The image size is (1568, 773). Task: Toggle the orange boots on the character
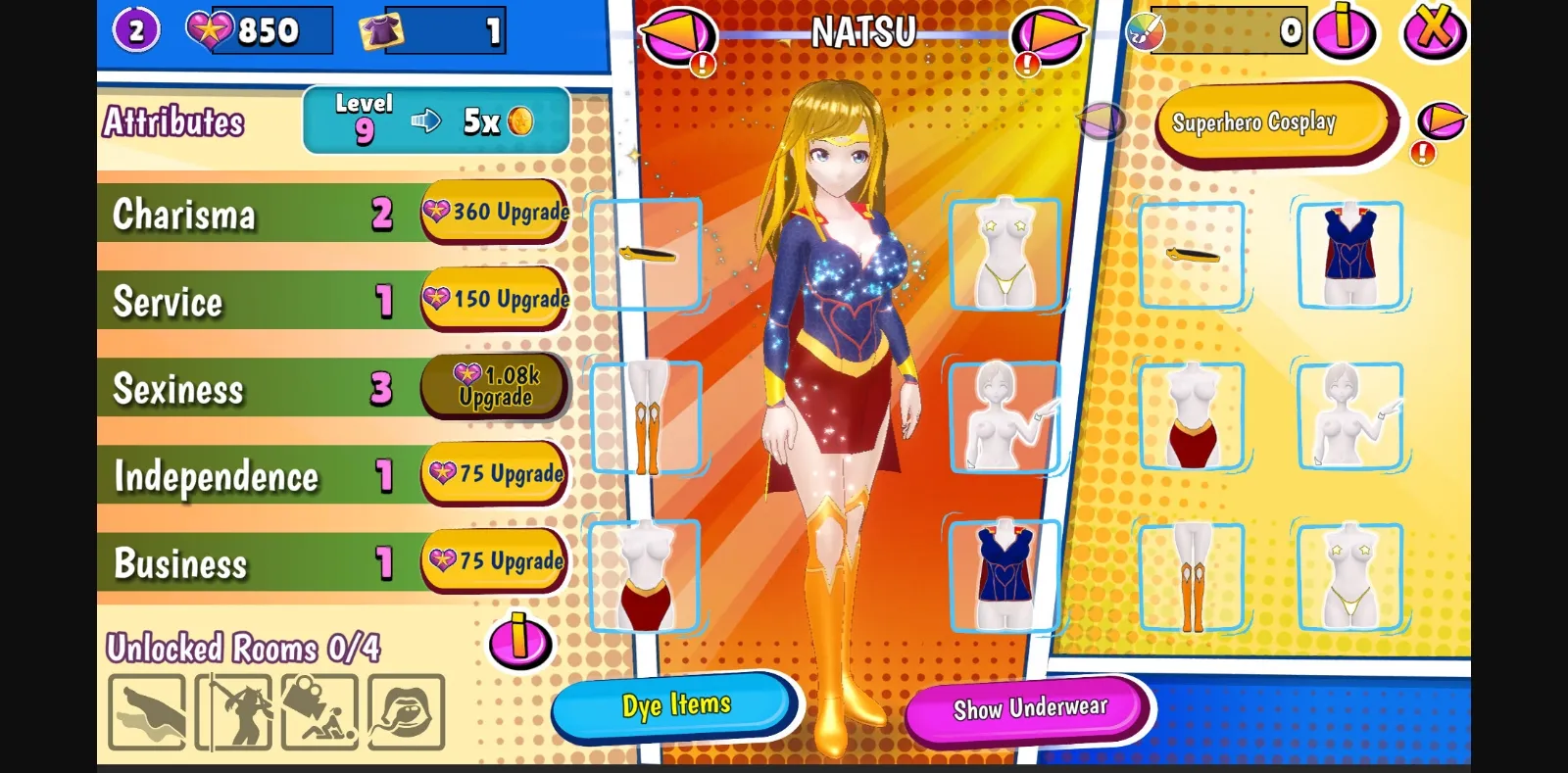[647, 416]
